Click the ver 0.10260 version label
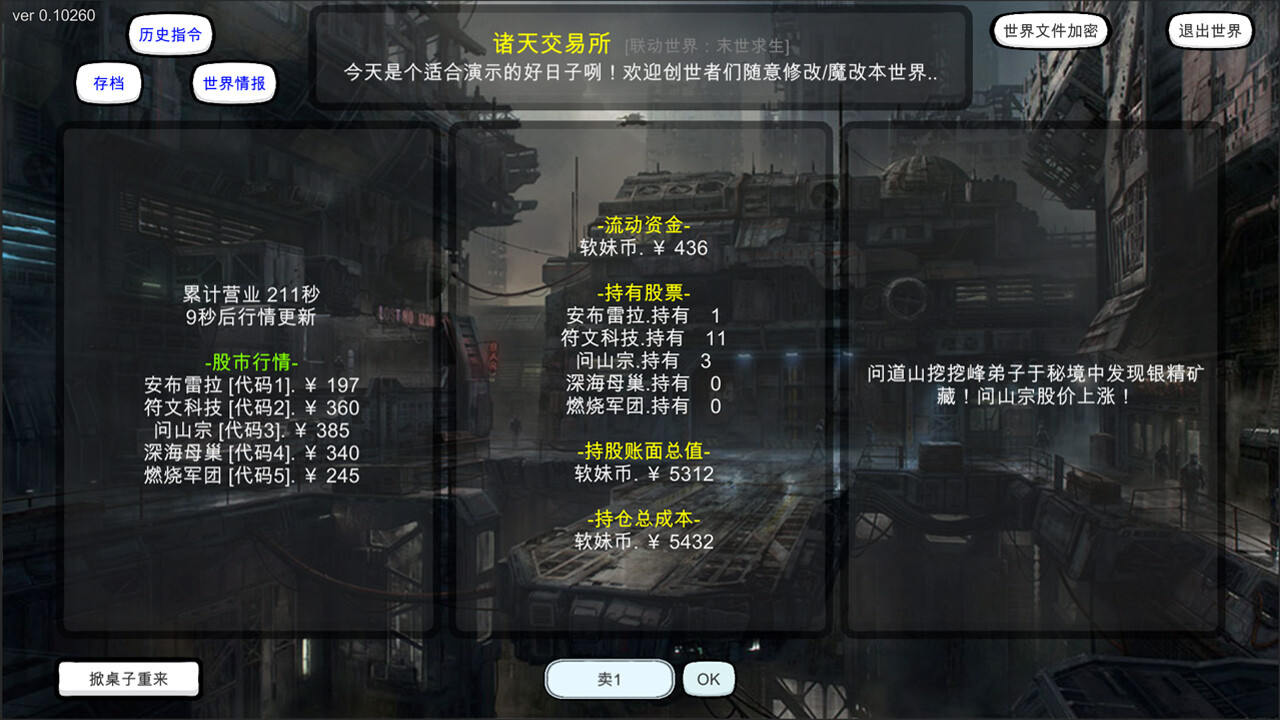This screenshot has height=720, width=1280. (55, 16)
